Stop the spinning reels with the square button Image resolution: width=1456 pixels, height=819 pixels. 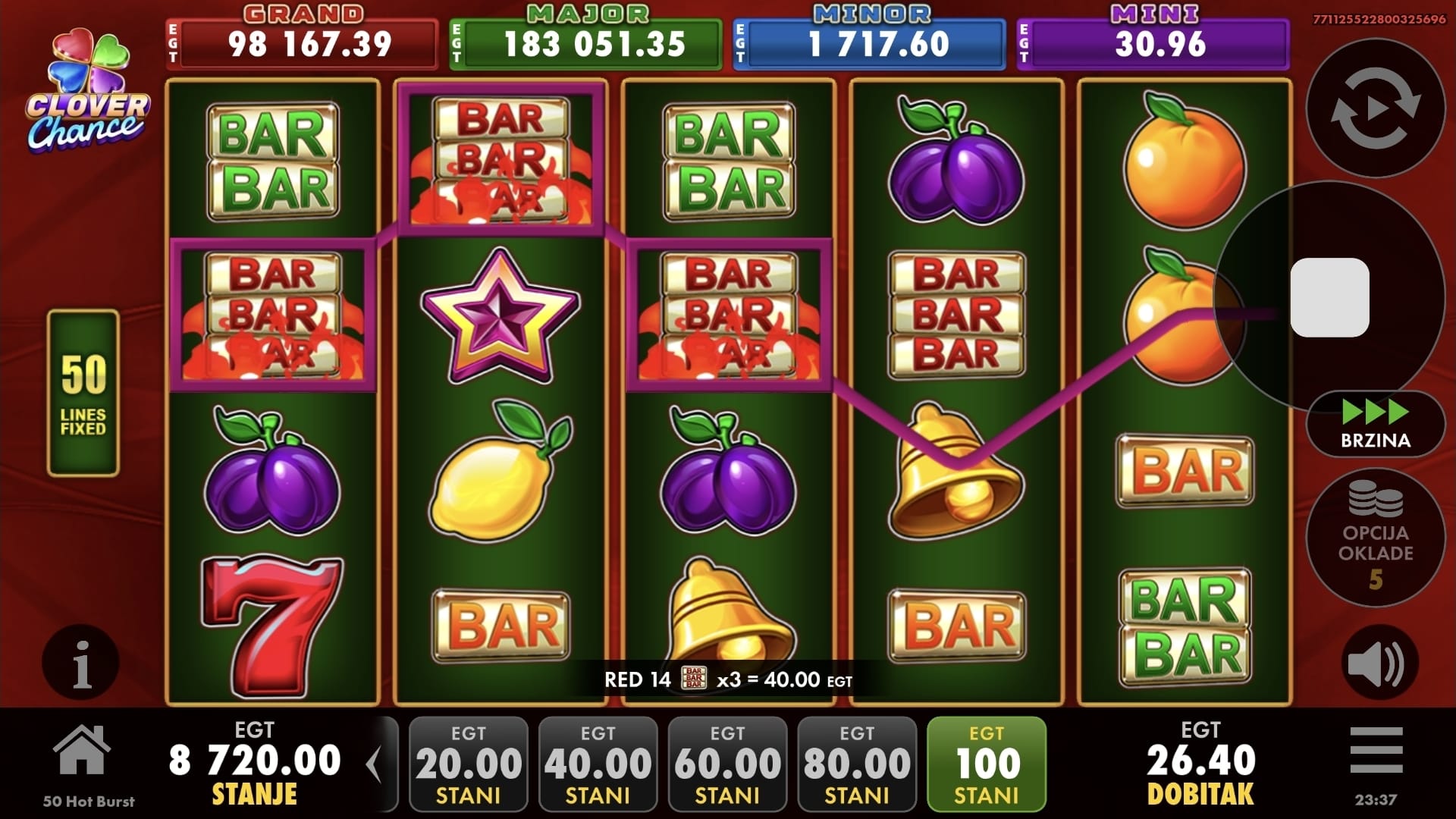[1329, 297]
